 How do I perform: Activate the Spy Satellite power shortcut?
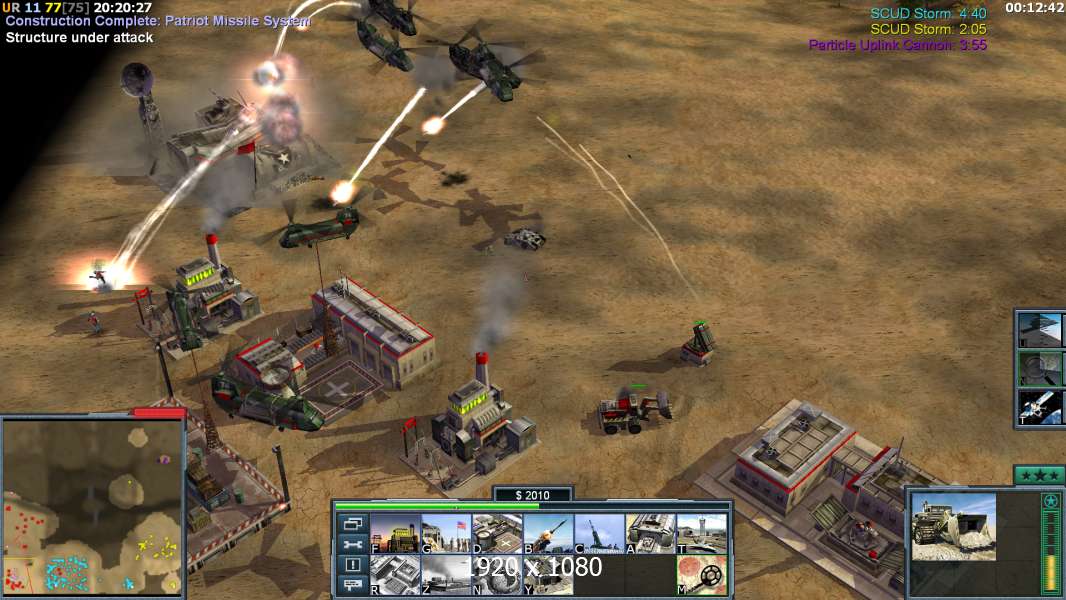(1040, 407)
